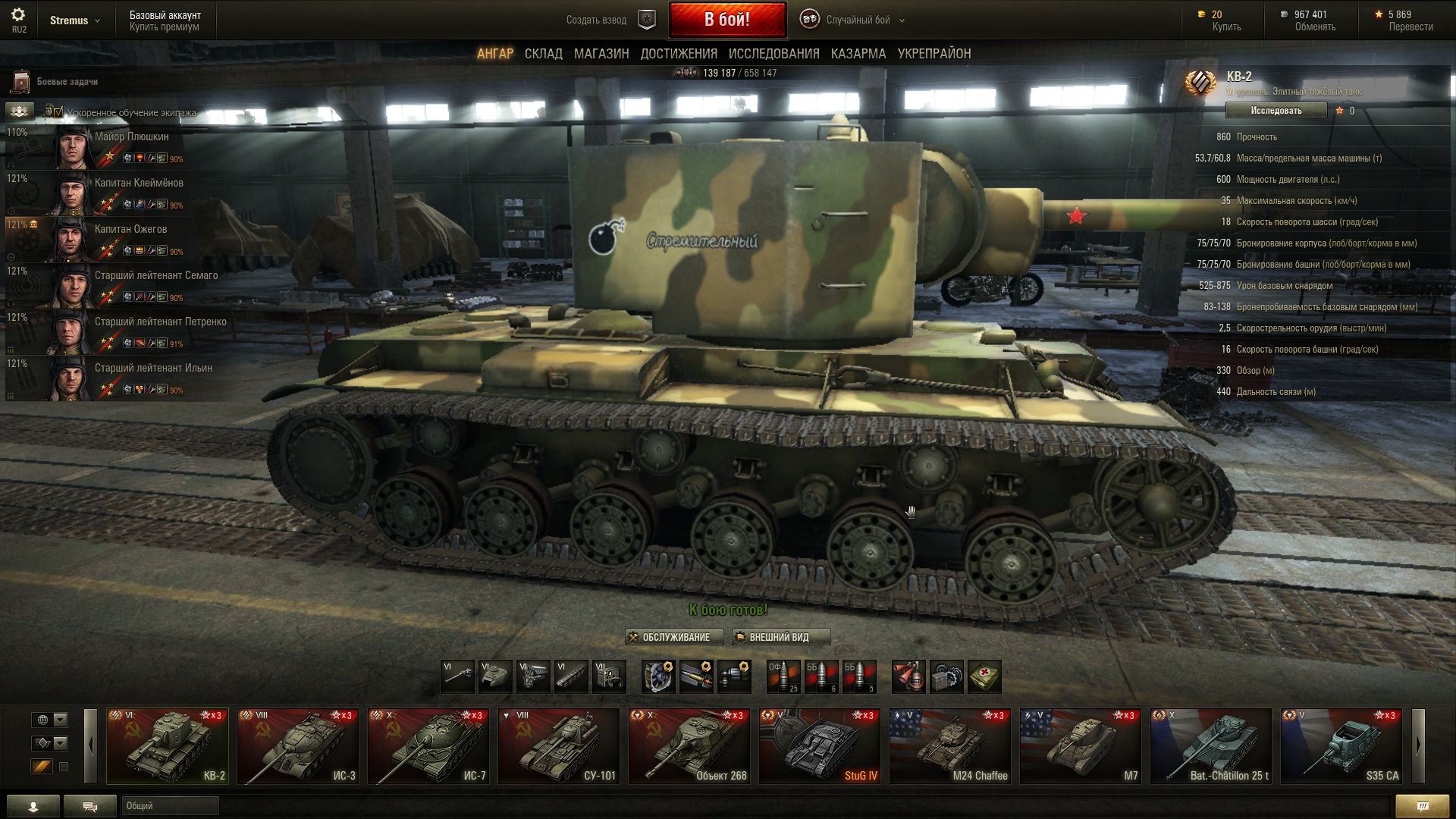
Task: Open the ВНЕШНИЙ ВИД customization window
Action: click(x=780, y=637)
